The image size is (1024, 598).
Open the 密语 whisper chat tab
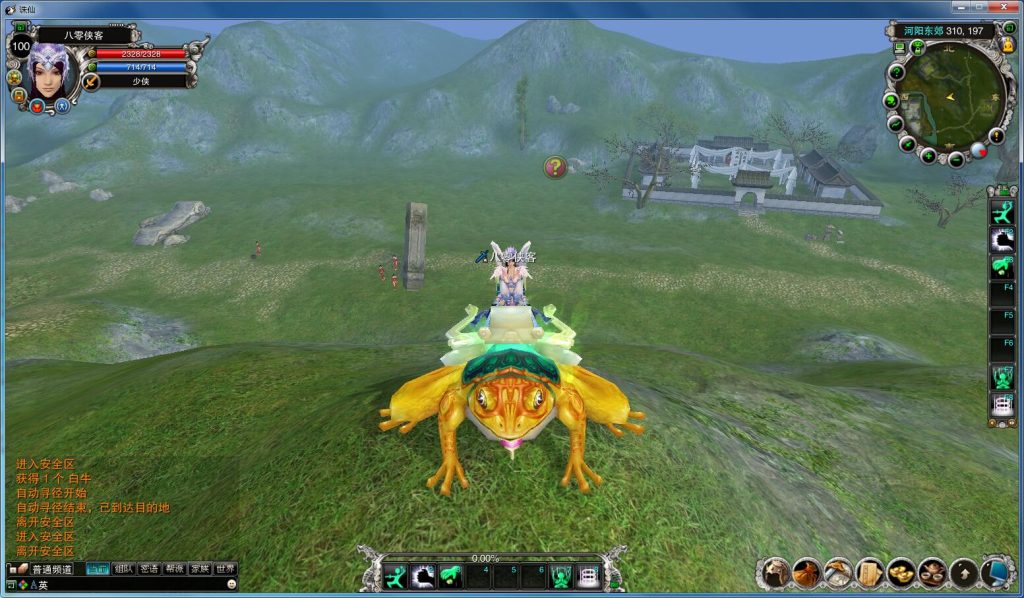[x=149, y=569]
